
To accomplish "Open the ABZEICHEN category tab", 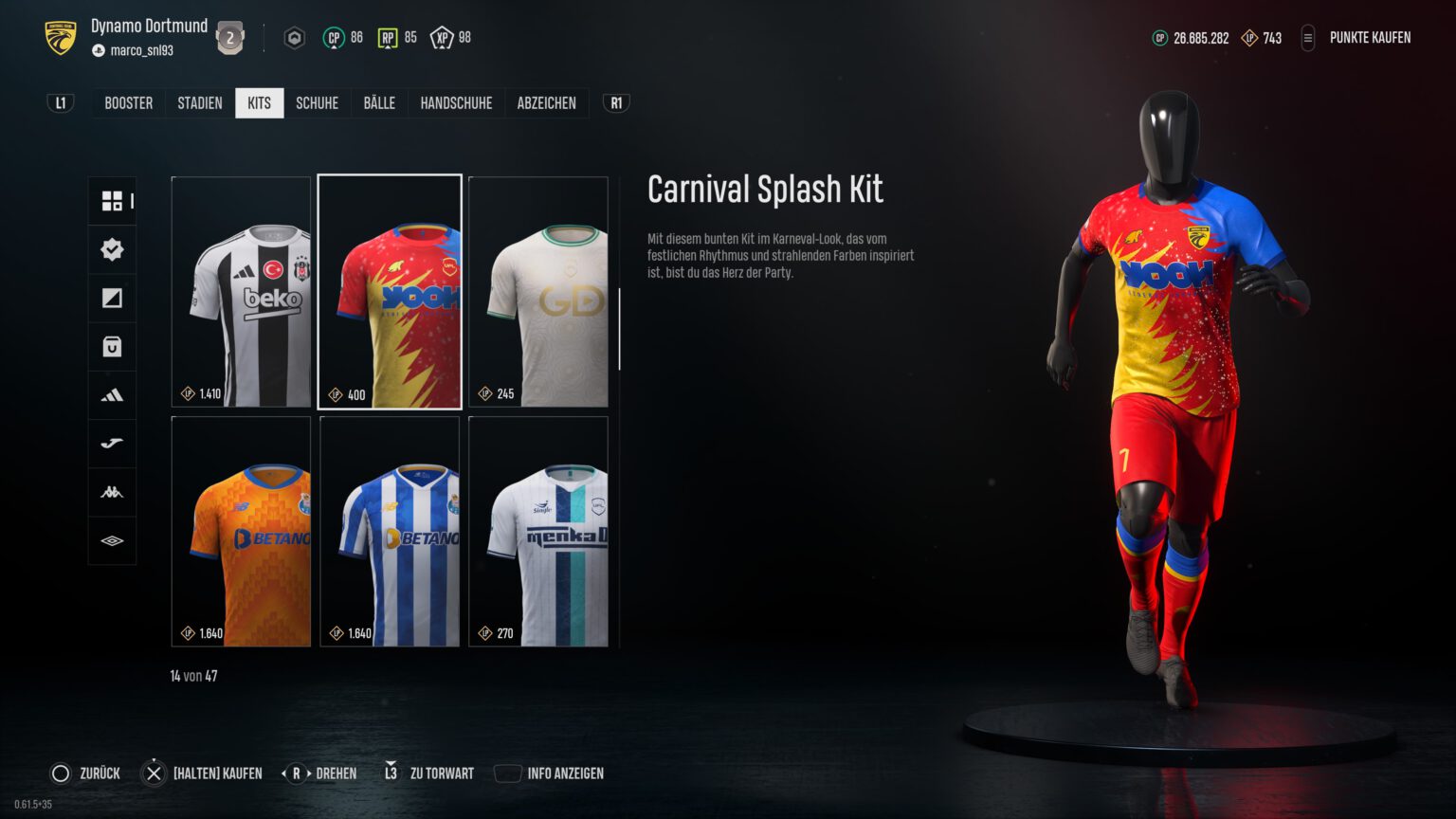I will click(x=546, y=102).
